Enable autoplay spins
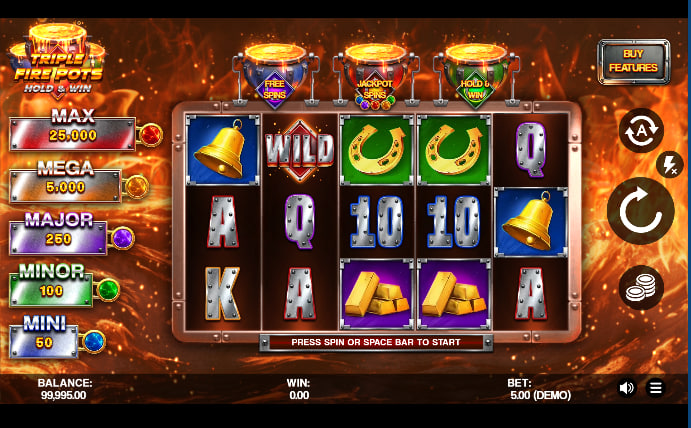Viewport: 691px width, 428px height. (641, 131)
